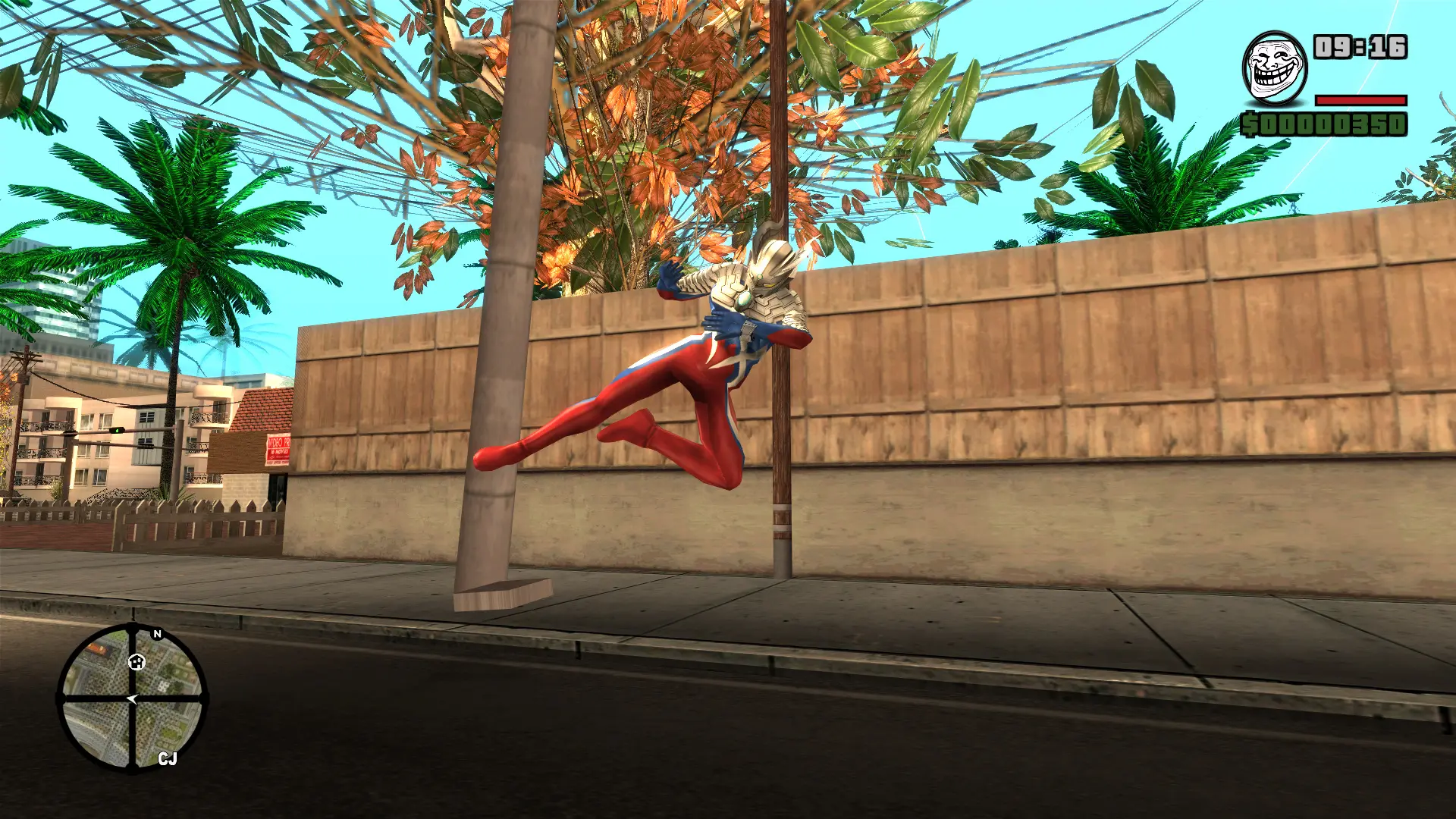Click the north N indicator on radar
This screenshot has width=1456, height=819.
158,634
